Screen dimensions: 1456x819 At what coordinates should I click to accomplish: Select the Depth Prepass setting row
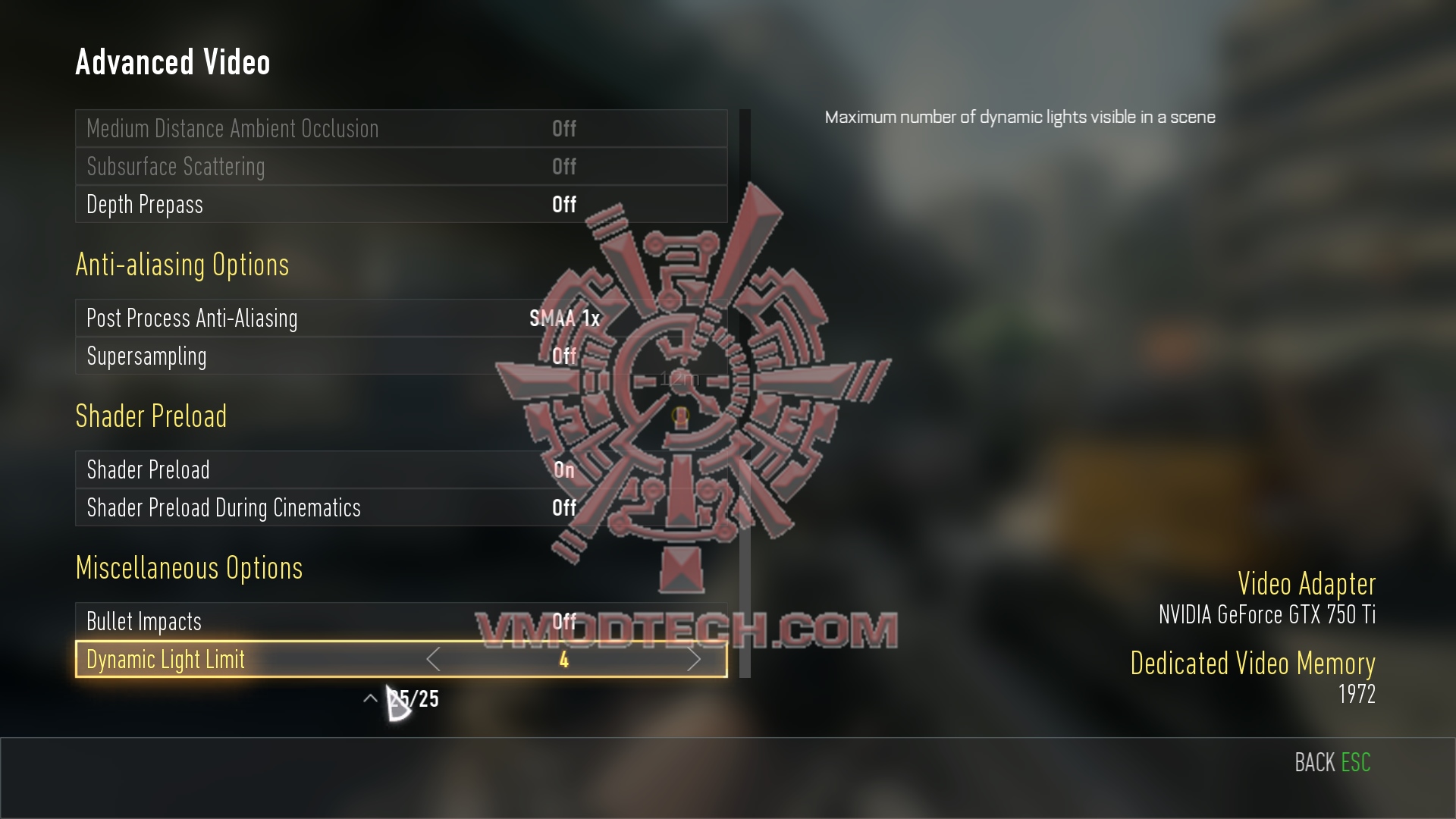(x=400, y=205)
